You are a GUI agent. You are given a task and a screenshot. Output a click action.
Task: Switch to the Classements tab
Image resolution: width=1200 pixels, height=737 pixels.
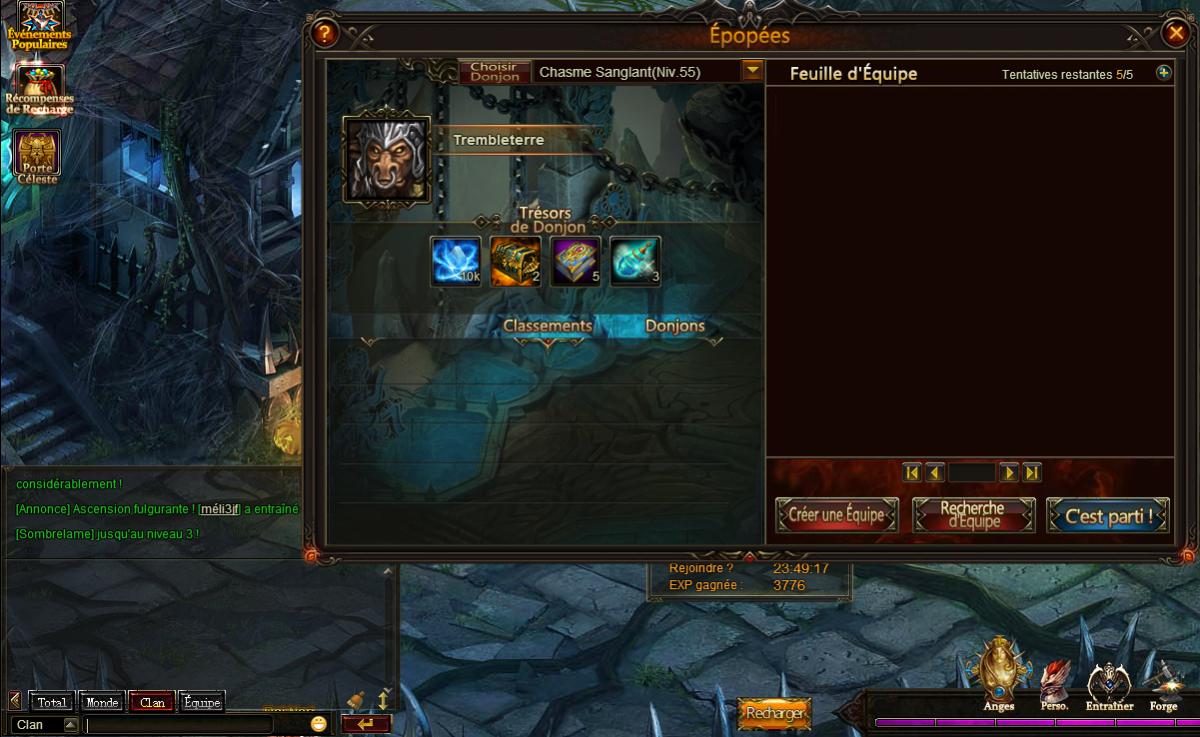(547, 326)
